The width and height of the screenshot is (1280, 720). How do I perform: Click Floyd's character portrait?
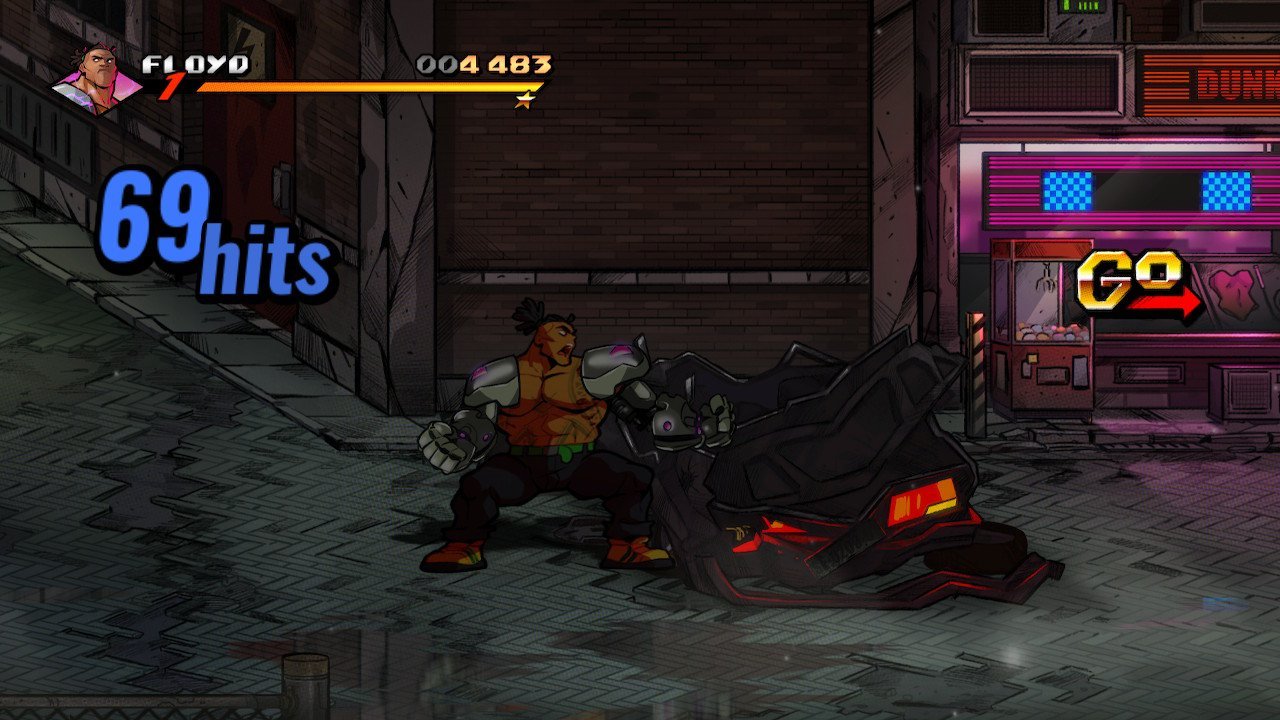coord(99,79)
